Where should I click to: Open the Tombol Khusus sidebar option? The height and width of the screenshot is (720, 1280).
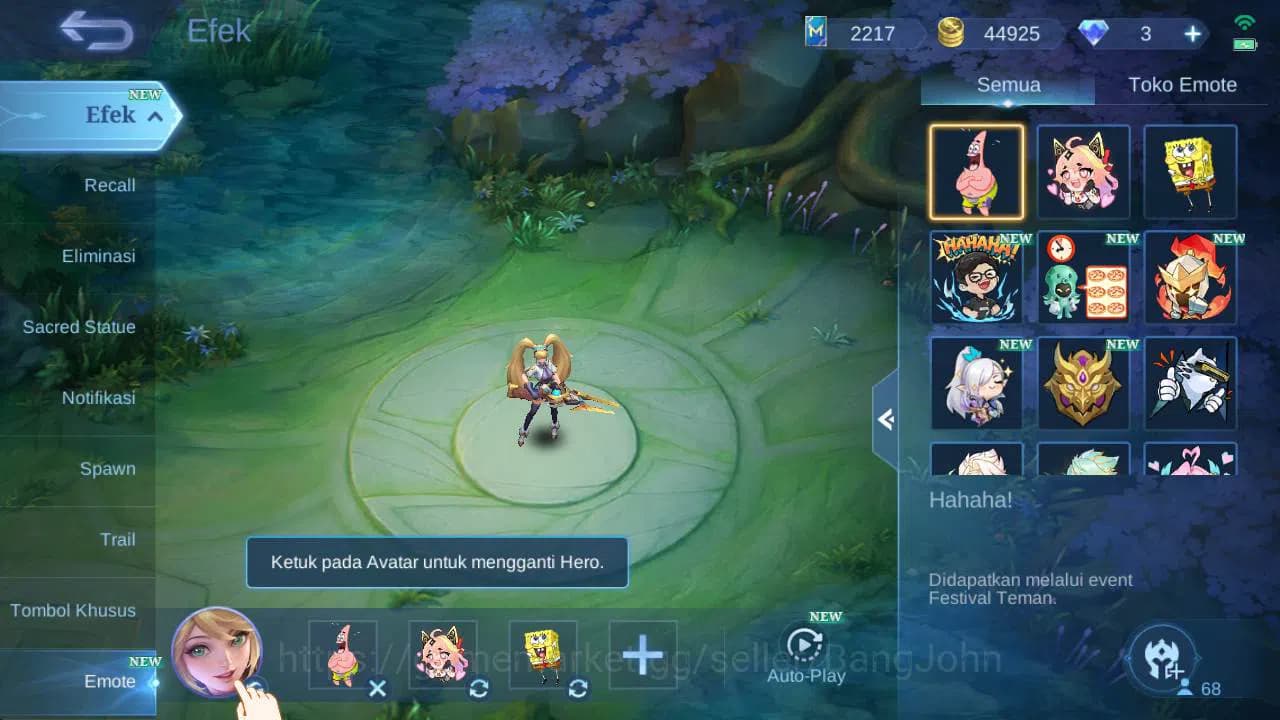point(75,610)
